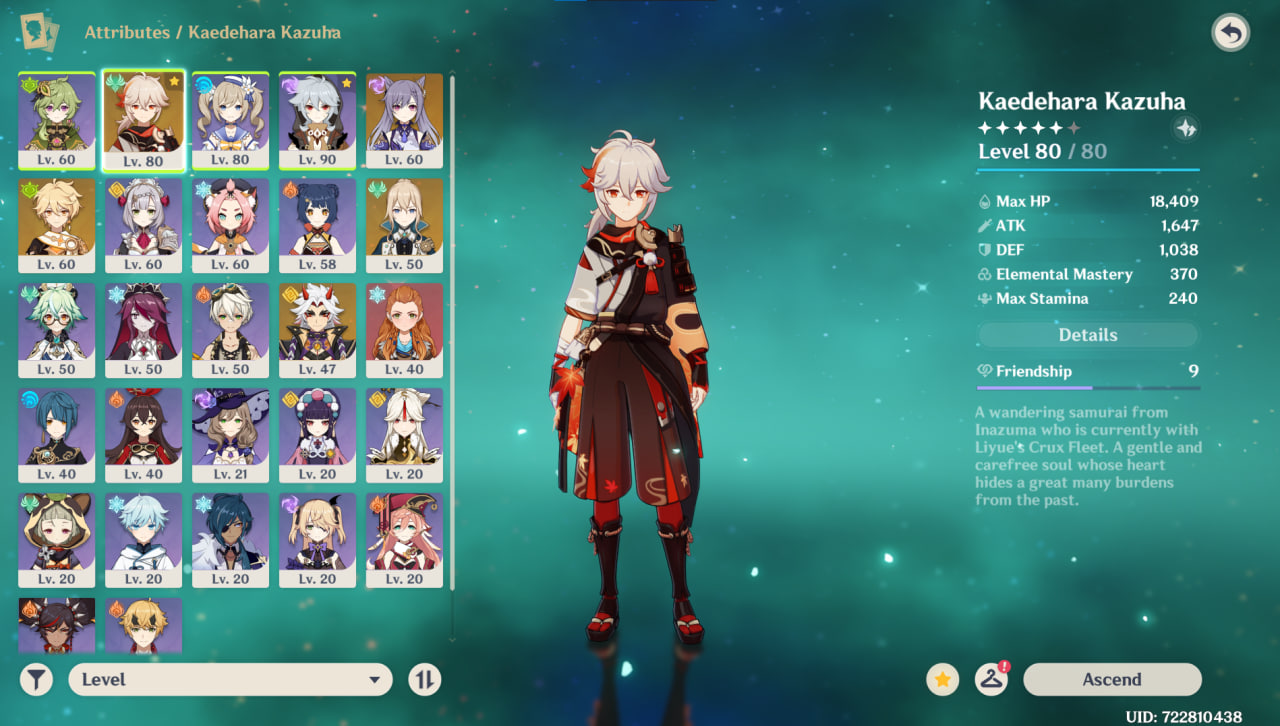Click the character filter funnel button
1280x726 pixels.
36,680
